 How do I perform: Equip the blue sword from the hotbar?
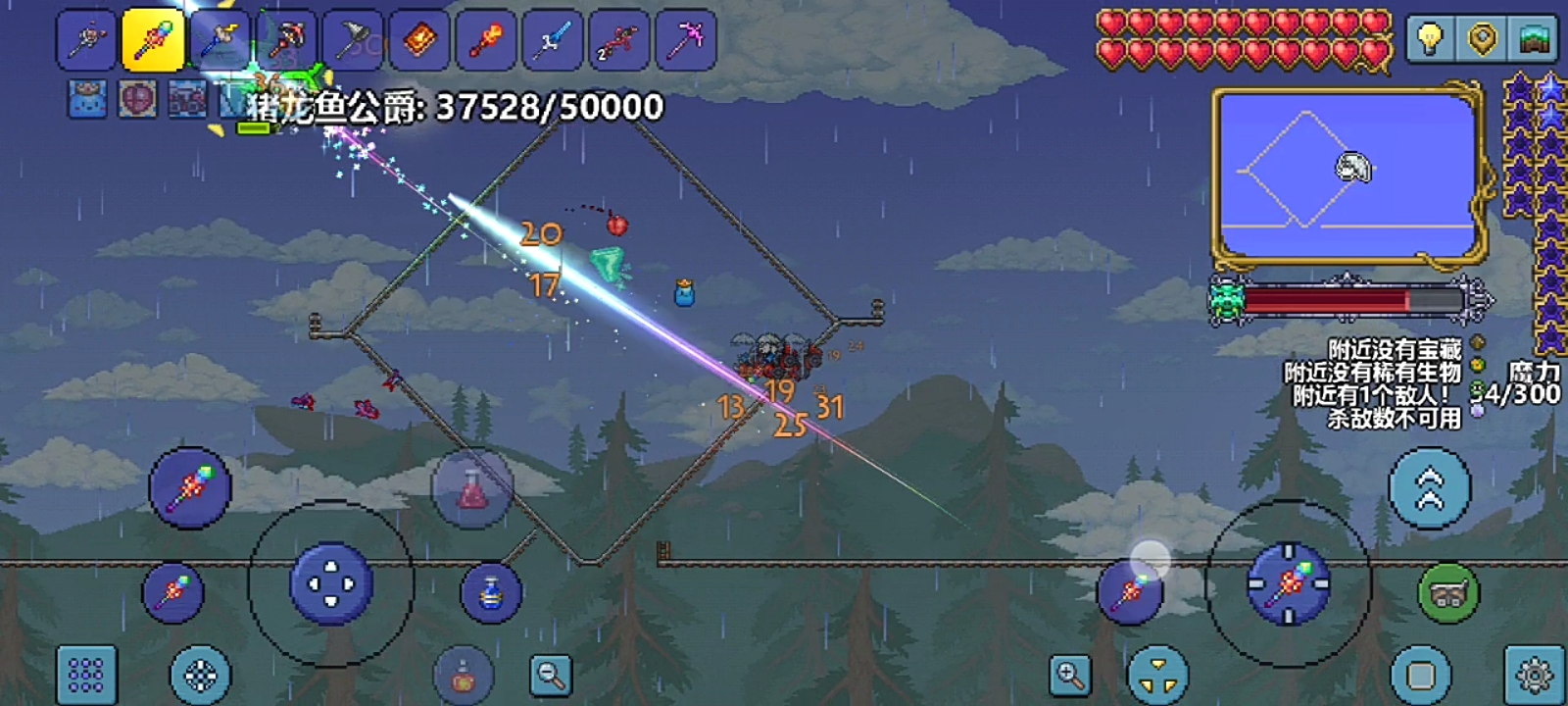tap(552, 41)
